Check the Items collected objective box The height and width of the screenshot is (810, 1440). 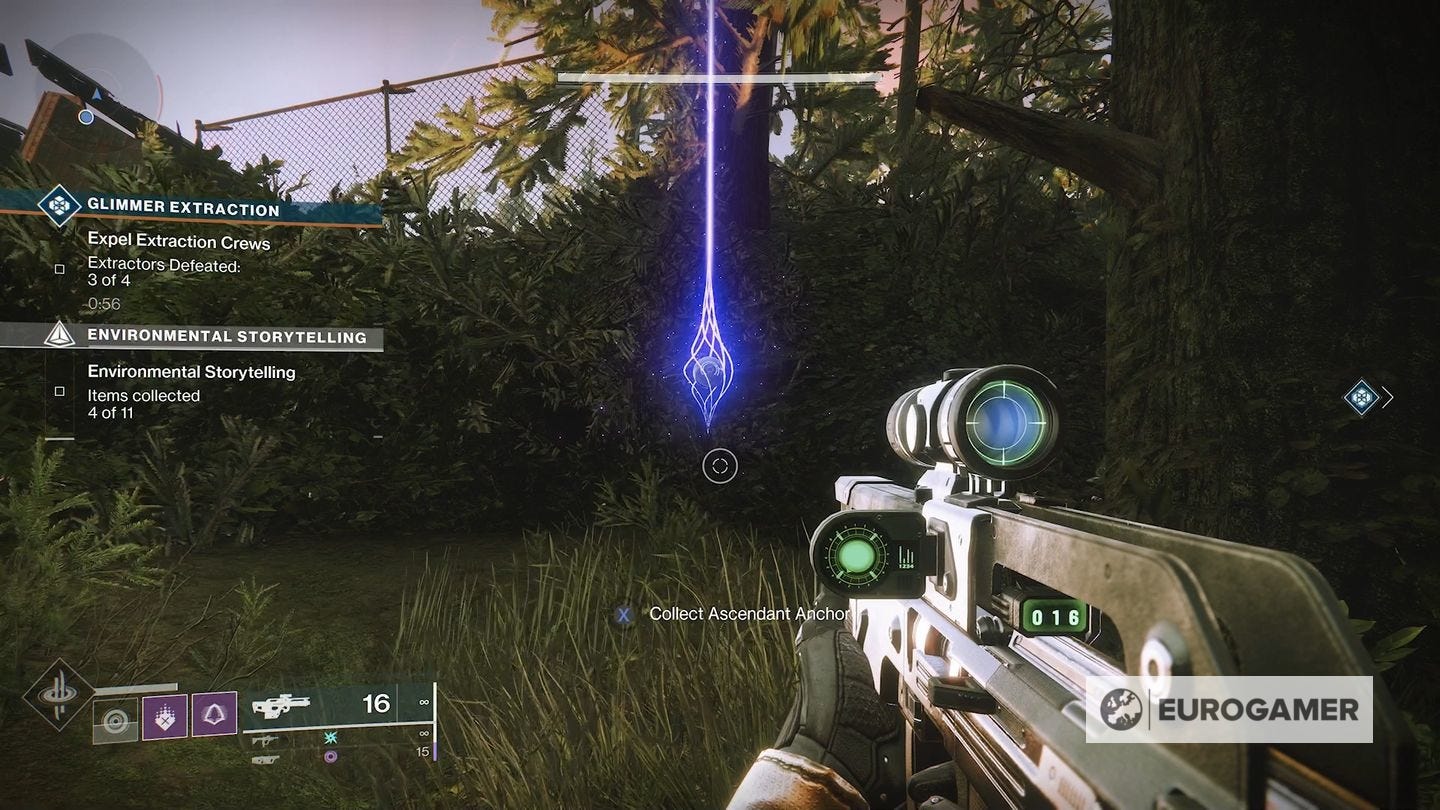[x=60, y=392]
